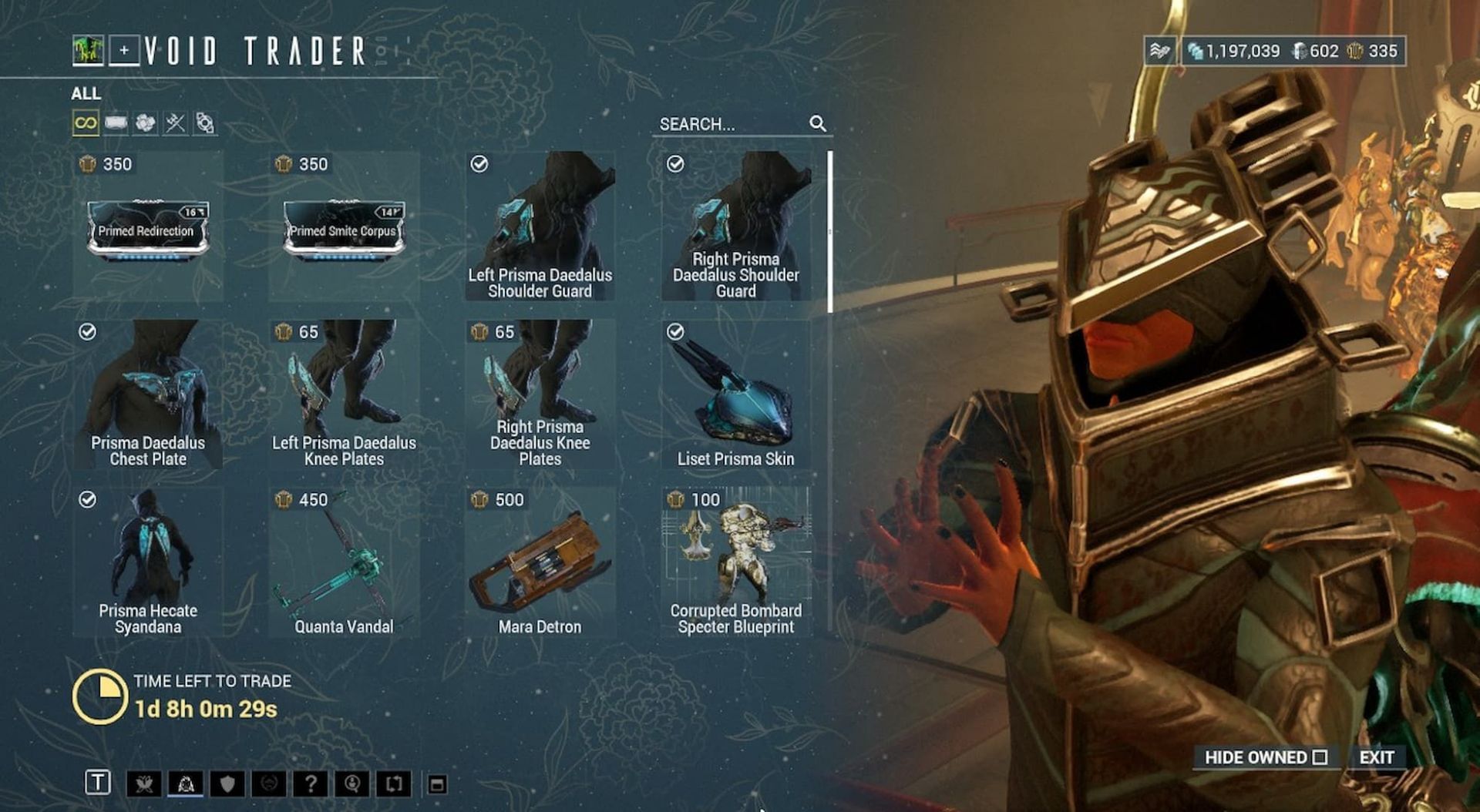Select the crossed-weapons category filter
1480x812 pixels.
(x=173, y=122)
